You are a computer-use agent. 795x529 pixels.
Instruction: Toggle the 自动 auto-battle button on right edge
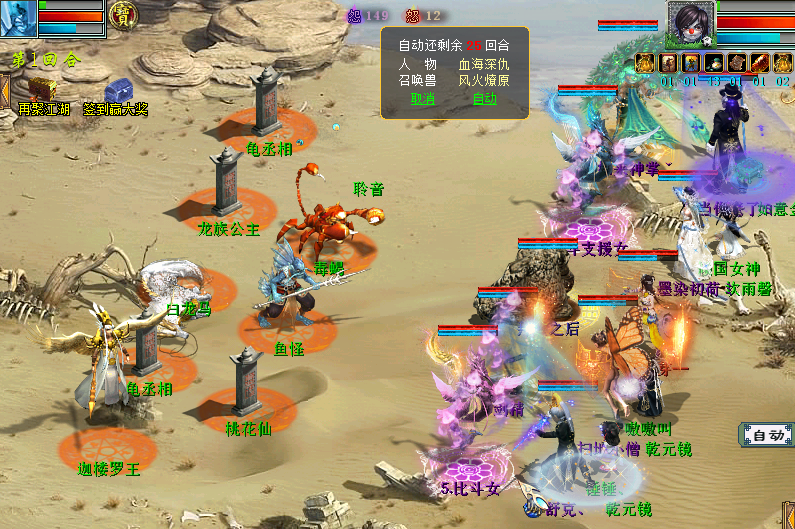tap(767, 435)
